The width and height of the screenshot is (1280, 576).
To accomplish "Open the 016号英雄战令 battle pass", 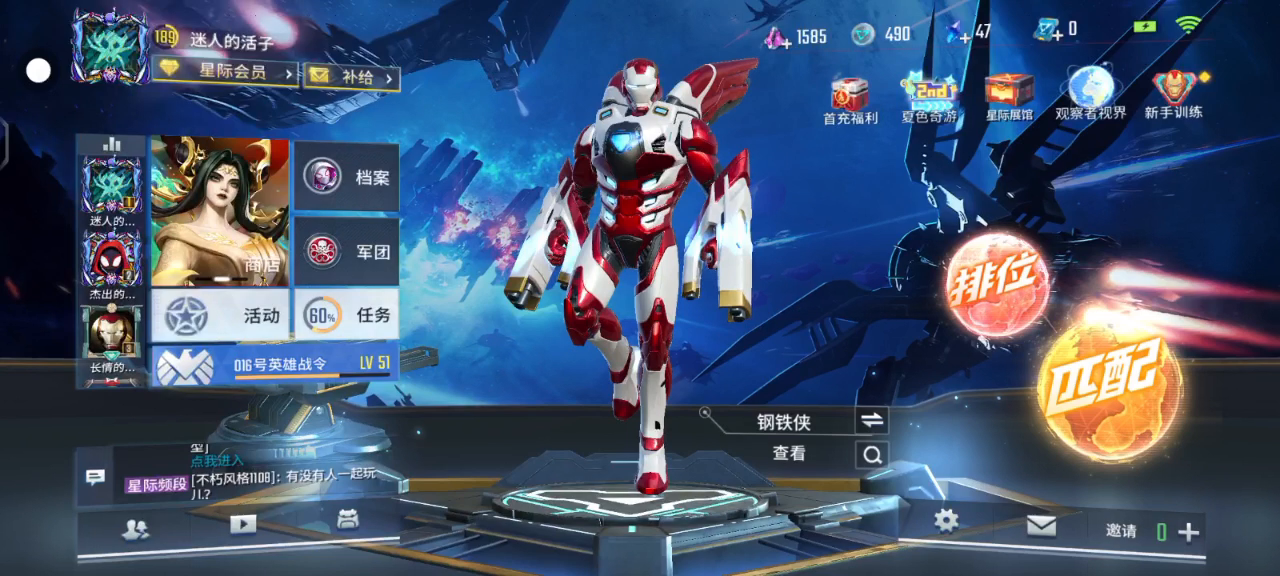I will [275, 364].
